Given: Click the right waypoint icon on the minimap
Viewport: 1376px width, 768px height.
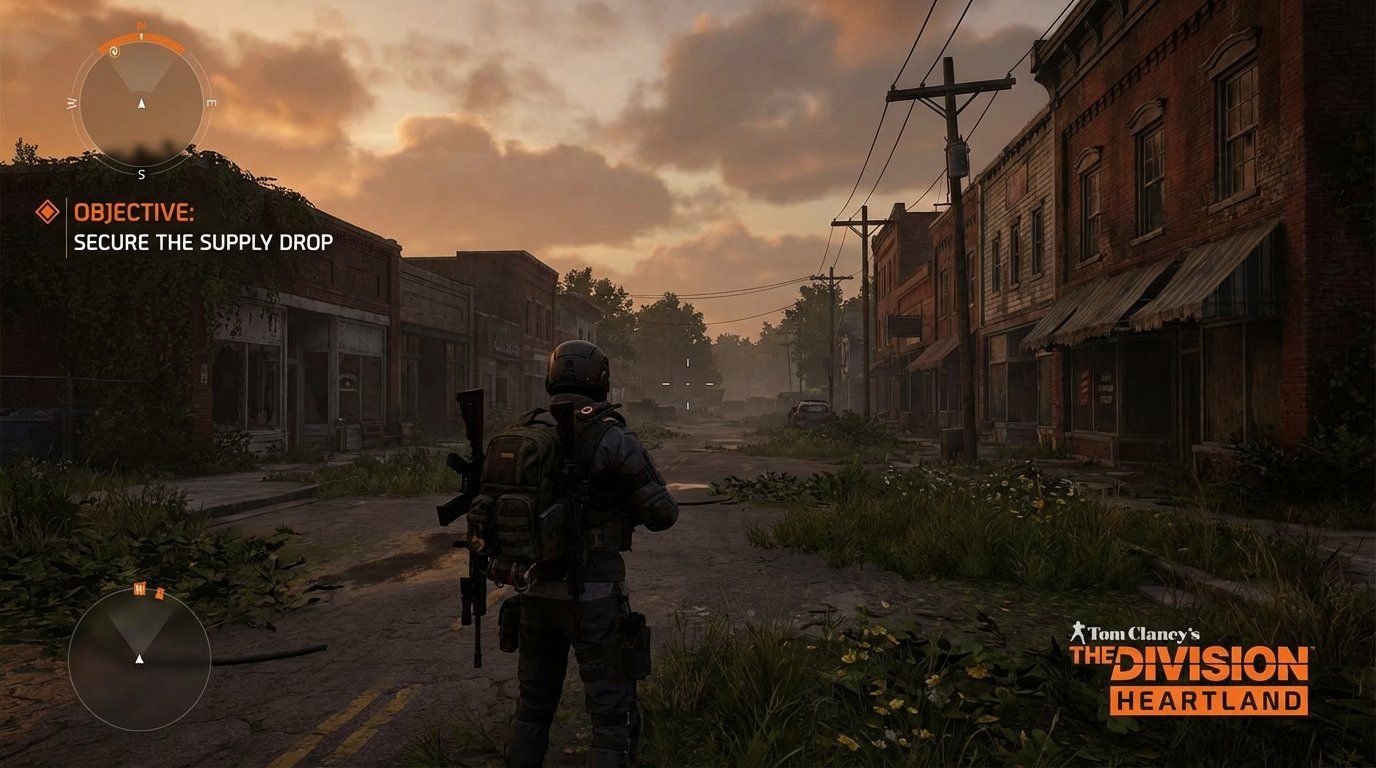Looking at the screenshot, I should pos(160,594).
